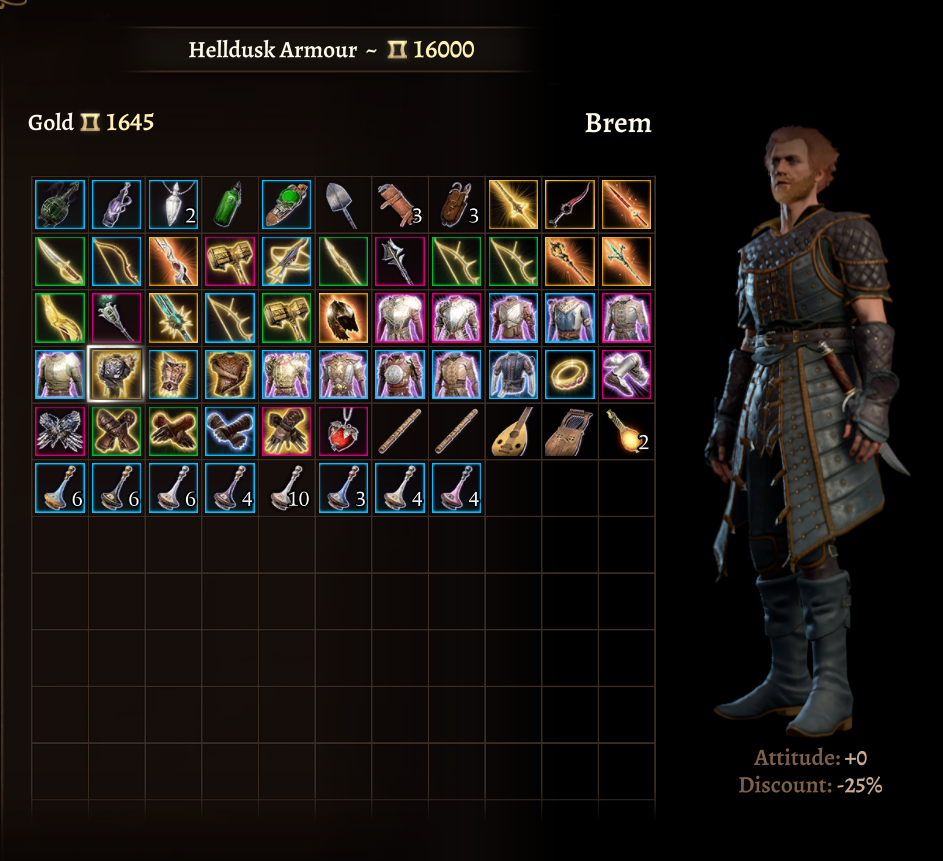The height and width of the screenshot is (861, 943).
Task: Select the white vial stack of two
Action: (173, 205)
